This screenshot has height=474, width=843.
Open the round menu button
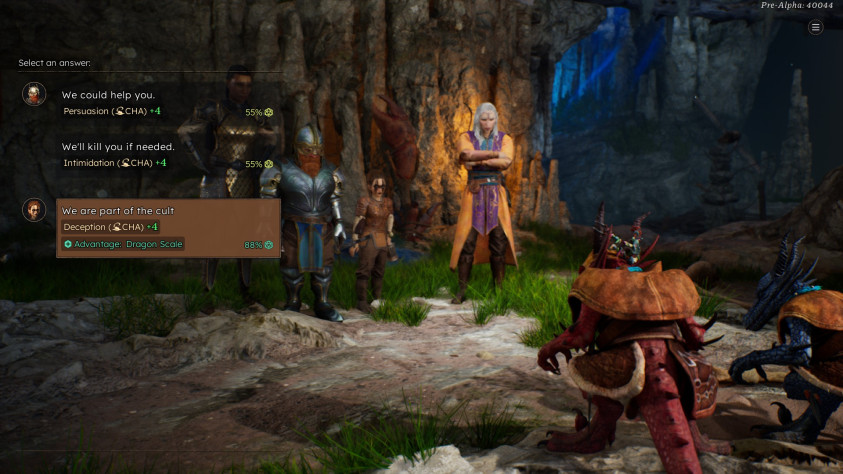(816, 27)
